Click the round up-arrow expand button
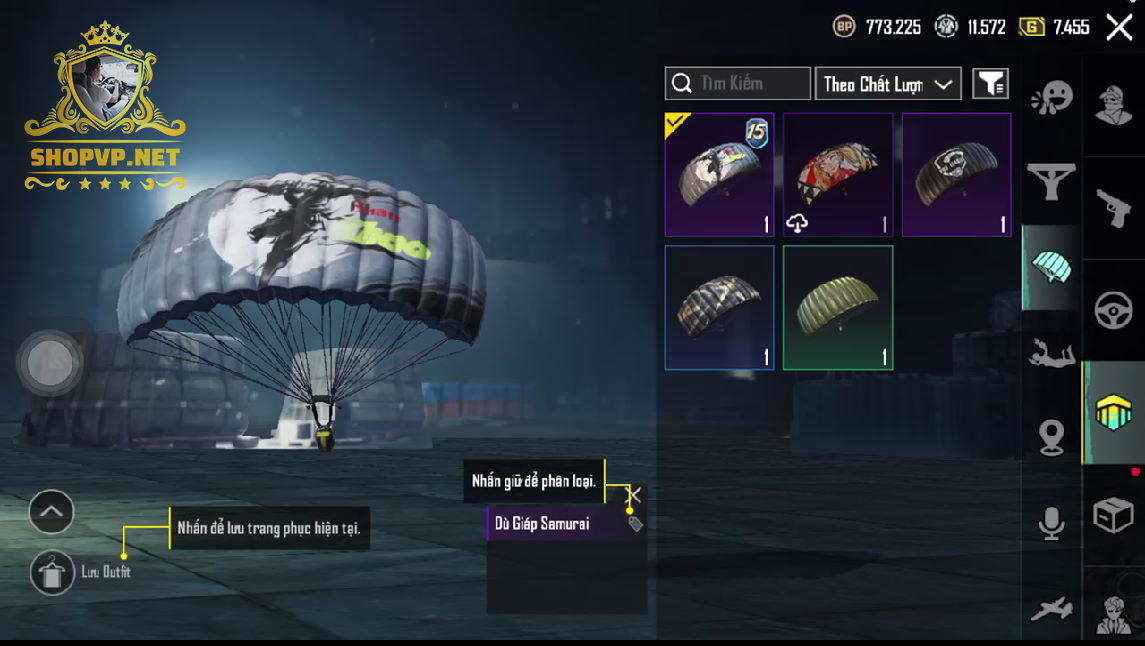The width and height of the screenshot is (1145, 646). click(52, 513)
